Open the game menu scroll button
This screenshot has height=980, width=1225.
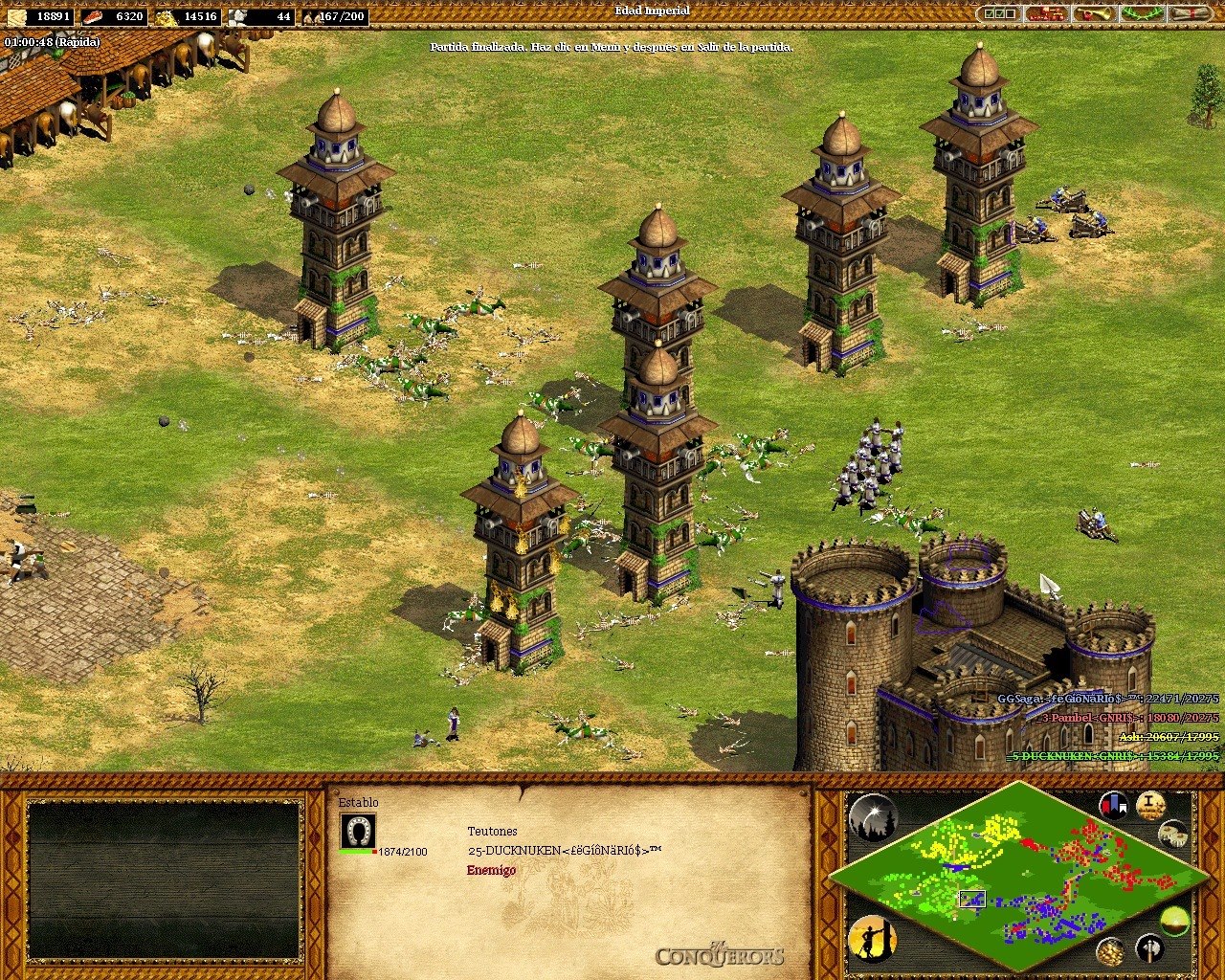pyautogui.click(x=1191, y=14)
